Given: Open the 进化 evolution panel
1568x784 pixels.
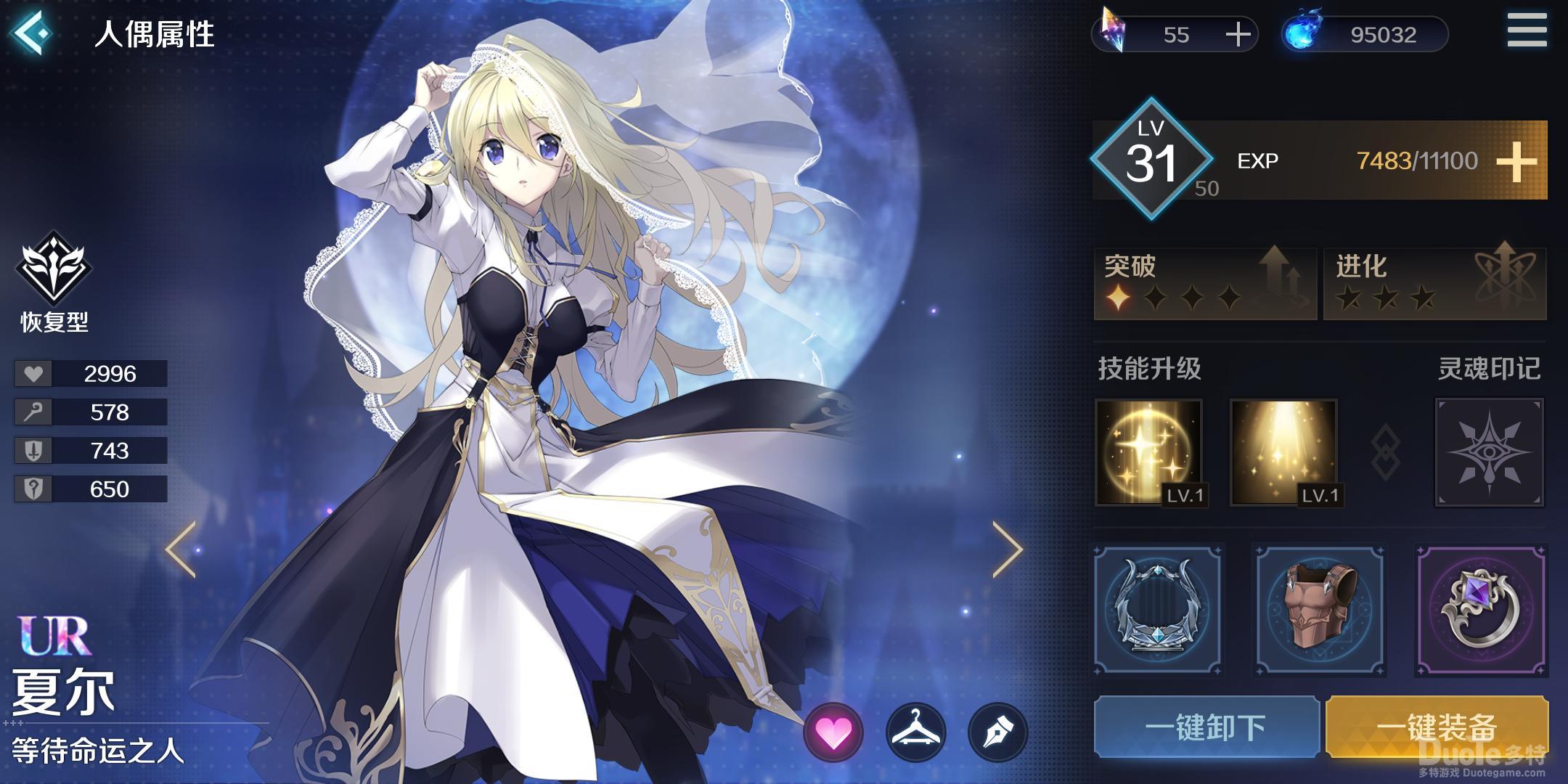Looking at the screenshot, I should click(1434, 283).
